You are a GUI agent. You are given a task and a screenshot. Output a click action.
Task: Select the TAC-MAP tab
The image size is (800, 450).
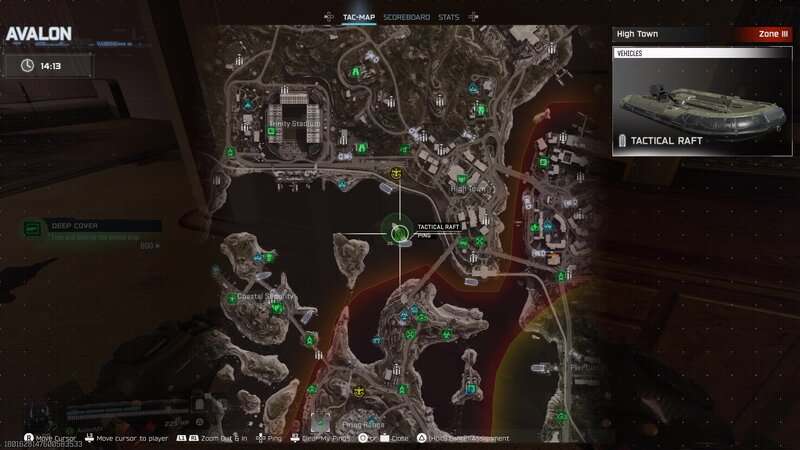[359, 17]
